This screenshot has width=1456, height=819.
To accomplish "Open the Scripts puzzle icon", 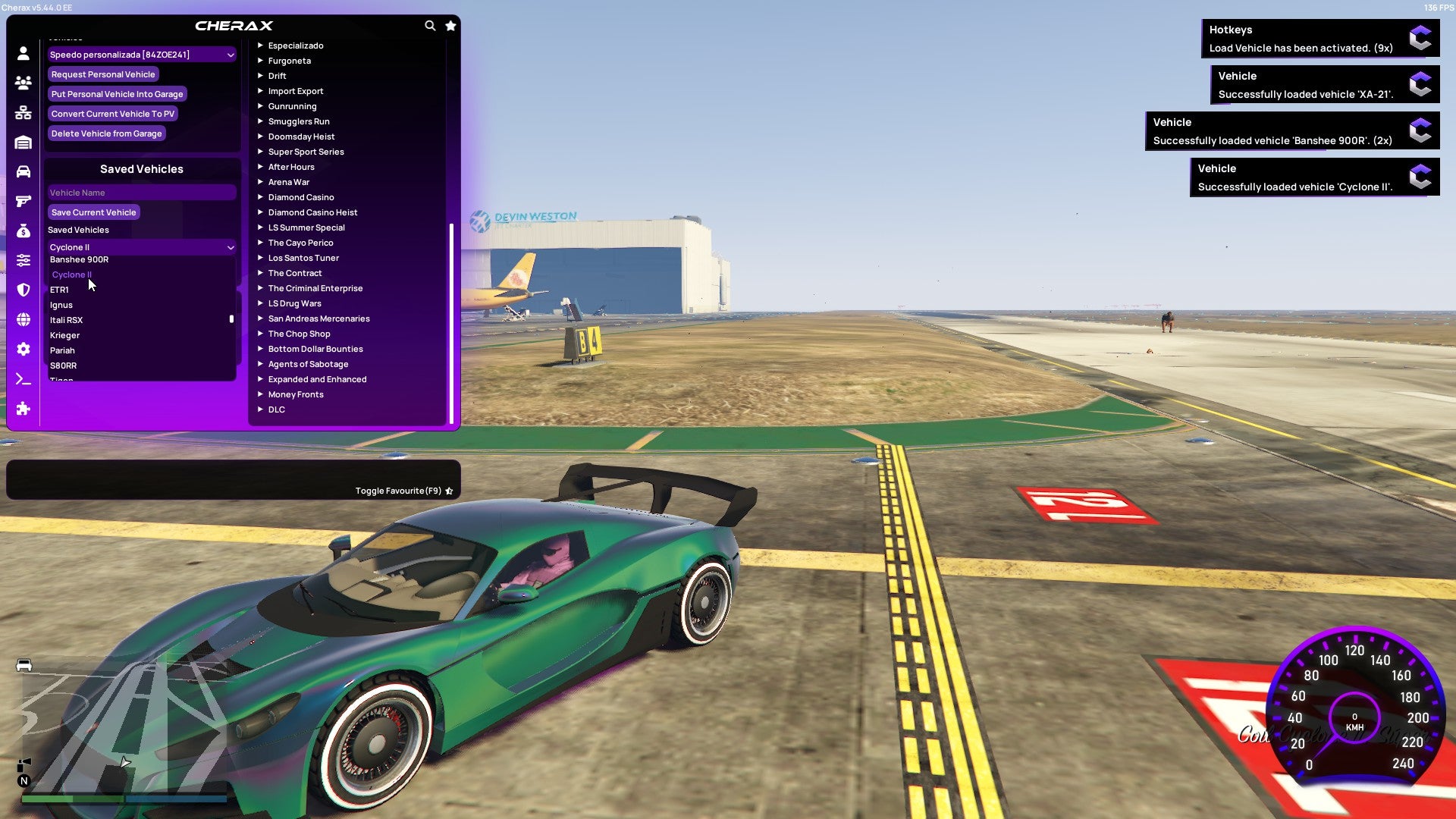I will (23, 409).
